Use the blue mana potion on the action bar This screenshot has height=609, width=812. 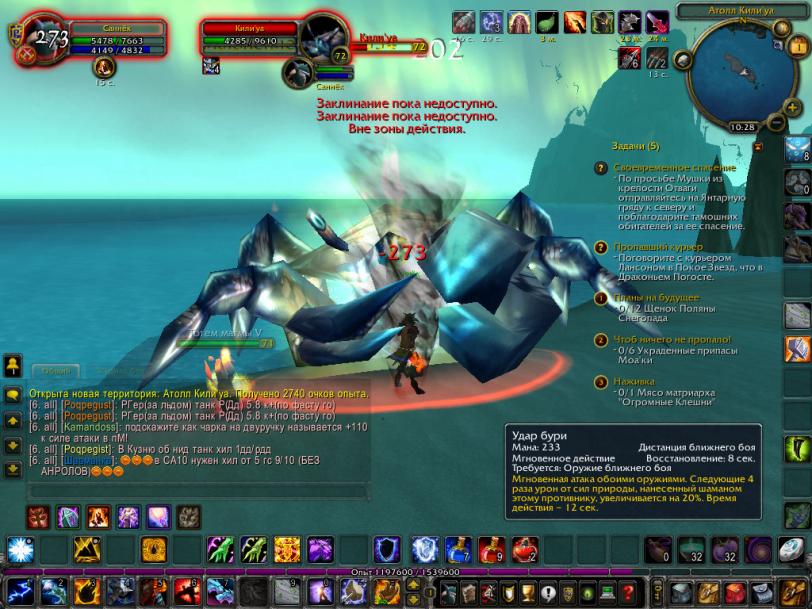tap(457, 549)
